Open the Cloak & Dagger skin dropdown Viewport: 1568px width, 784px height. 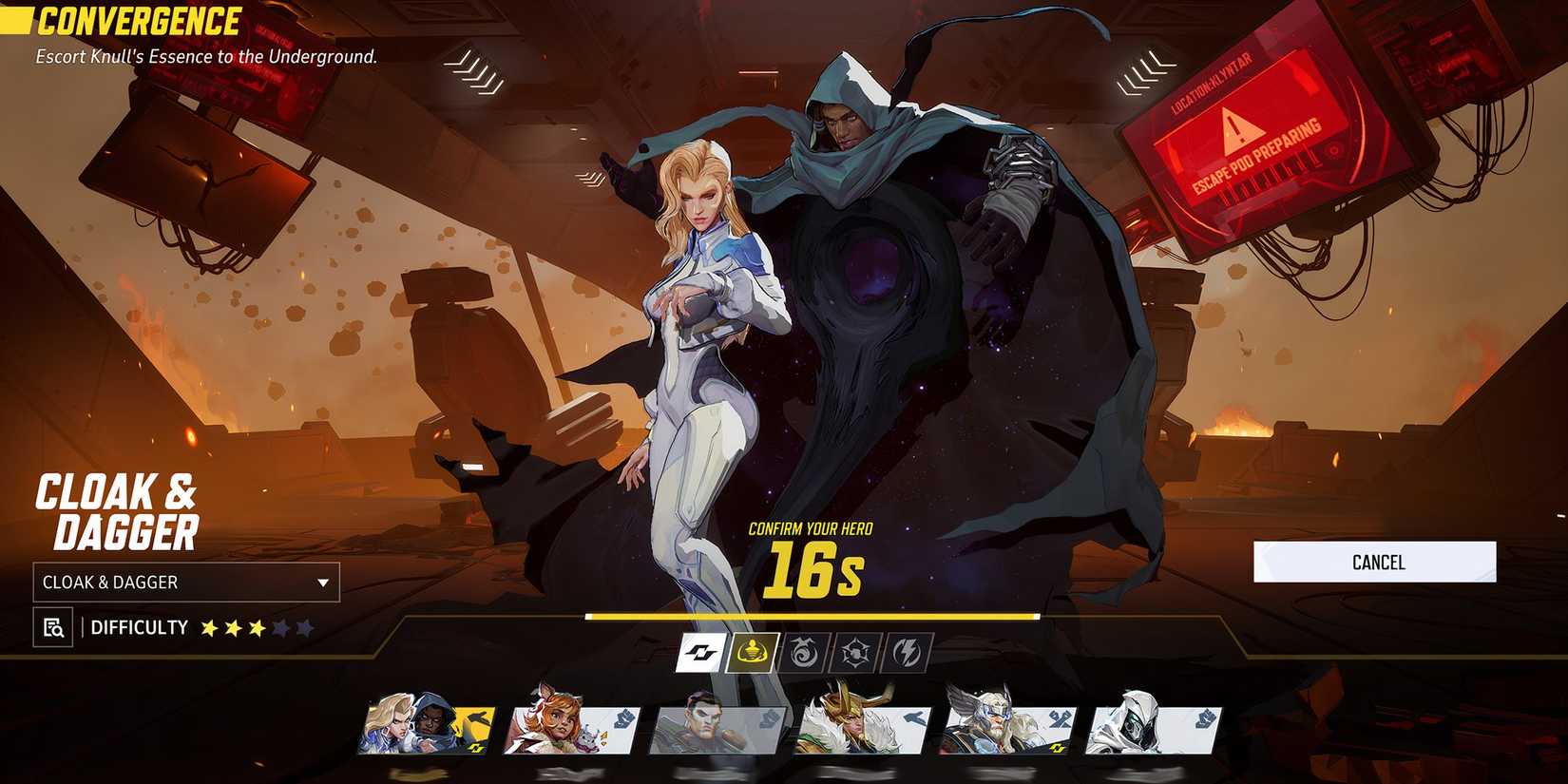[x=185, y=583]
